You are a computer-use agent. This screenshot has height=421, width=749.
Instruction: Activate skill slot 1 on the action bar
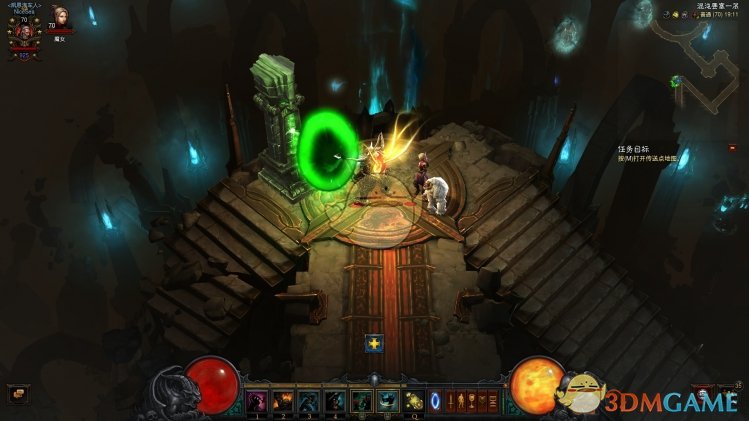257,401
